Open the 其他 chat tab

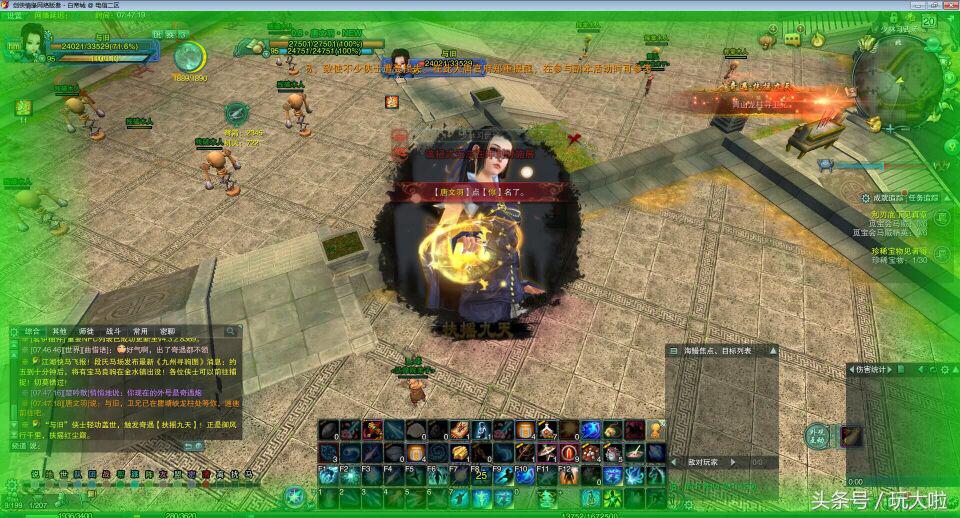pyautogui.click(x=60, y=331)
